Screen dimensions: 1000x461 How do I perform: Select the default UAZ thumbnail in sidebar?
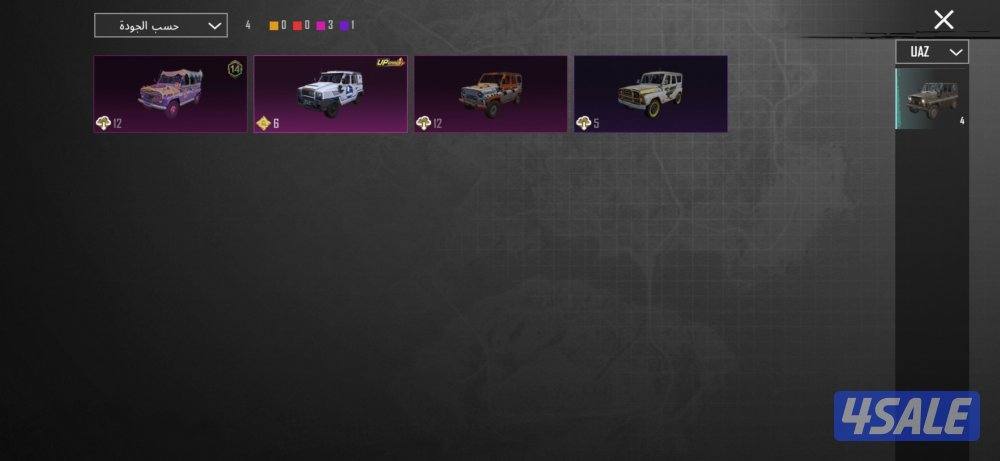click(931, 99)
